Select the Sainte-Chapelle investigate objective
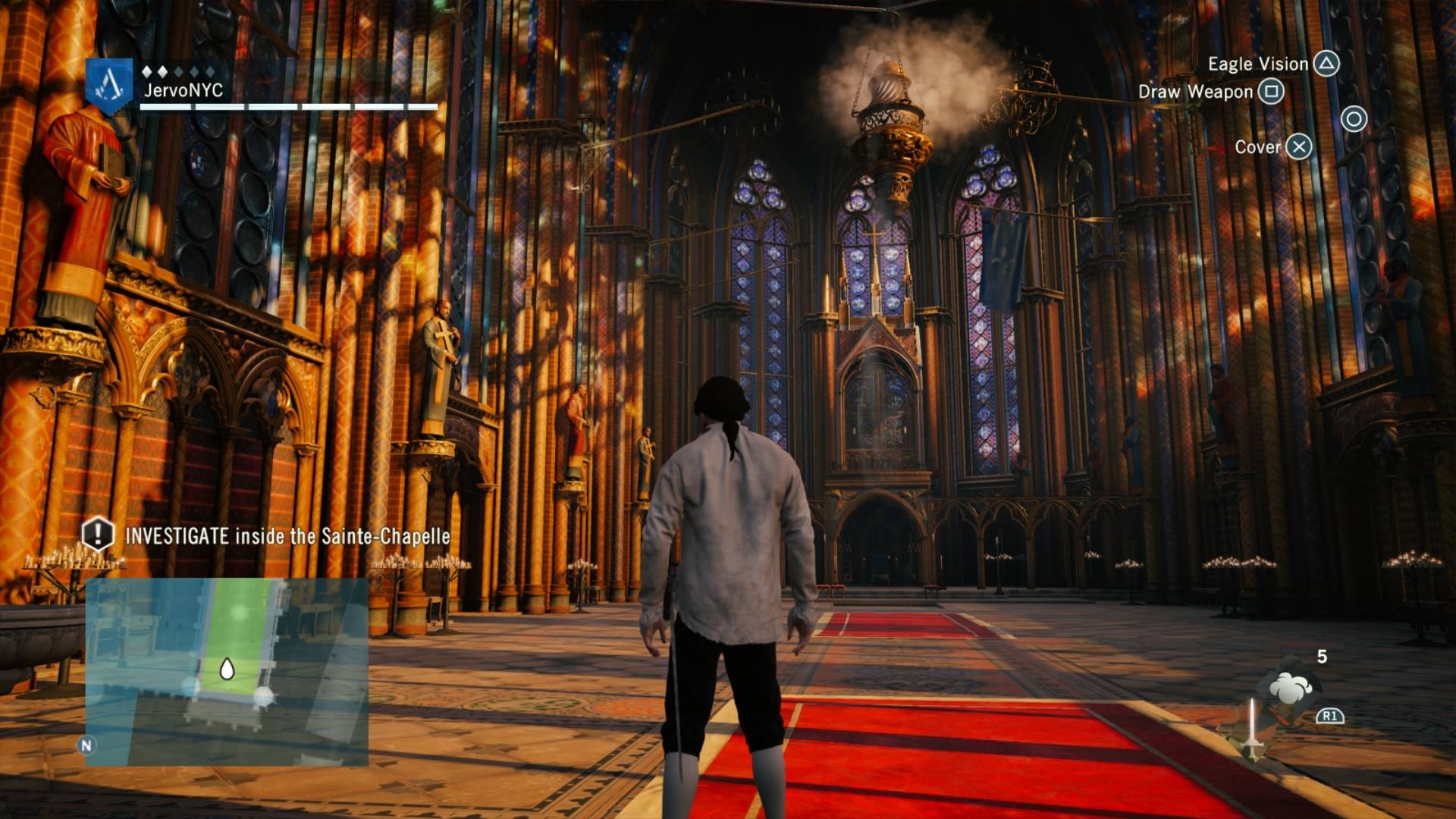The image size is (1456, 819). pyautogui.click(x=287, y=536)
